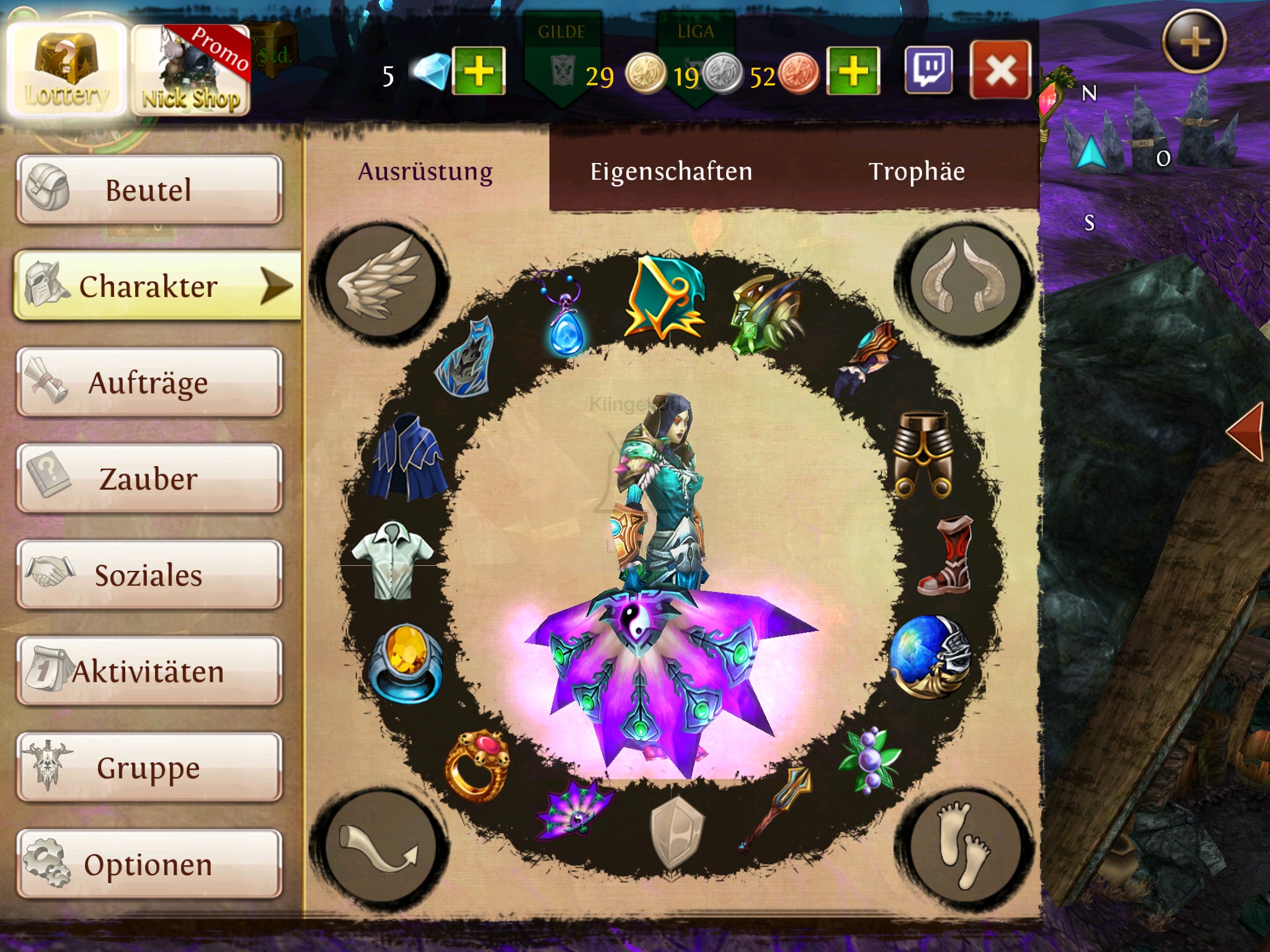1270x952 pixels.
Task: Select the red boots equipment slot
Action: 945,556
